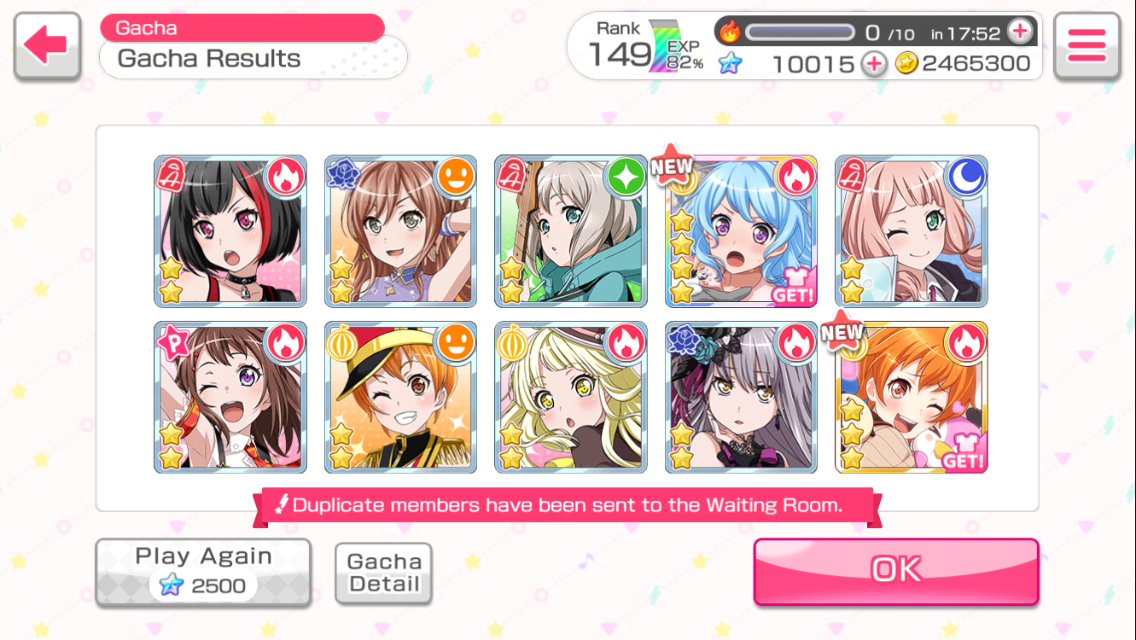The width and height of the screenshot is (1136, 640).
Task: Select the blonde twin-tail girl card
Action: coord(571,397)
